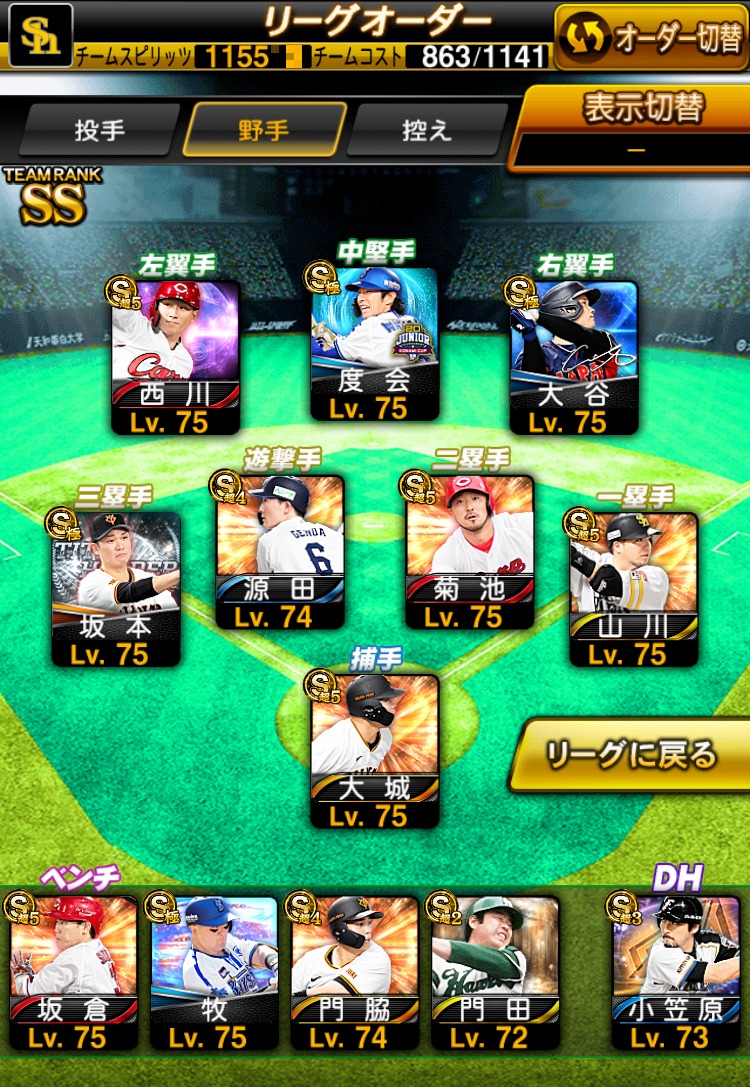
Task: Select DH 小笠原 card
Action: tap(675, 972)
